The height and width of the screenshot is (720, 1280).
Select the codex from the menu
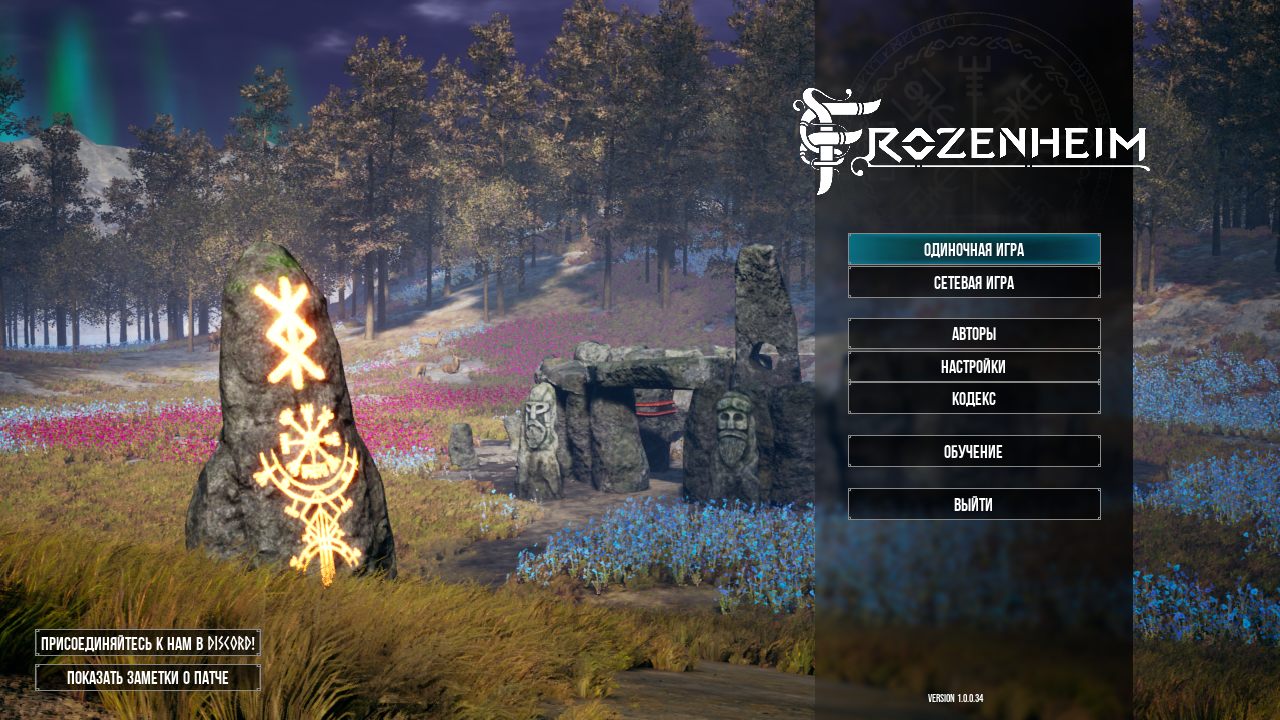click(974, 398)
